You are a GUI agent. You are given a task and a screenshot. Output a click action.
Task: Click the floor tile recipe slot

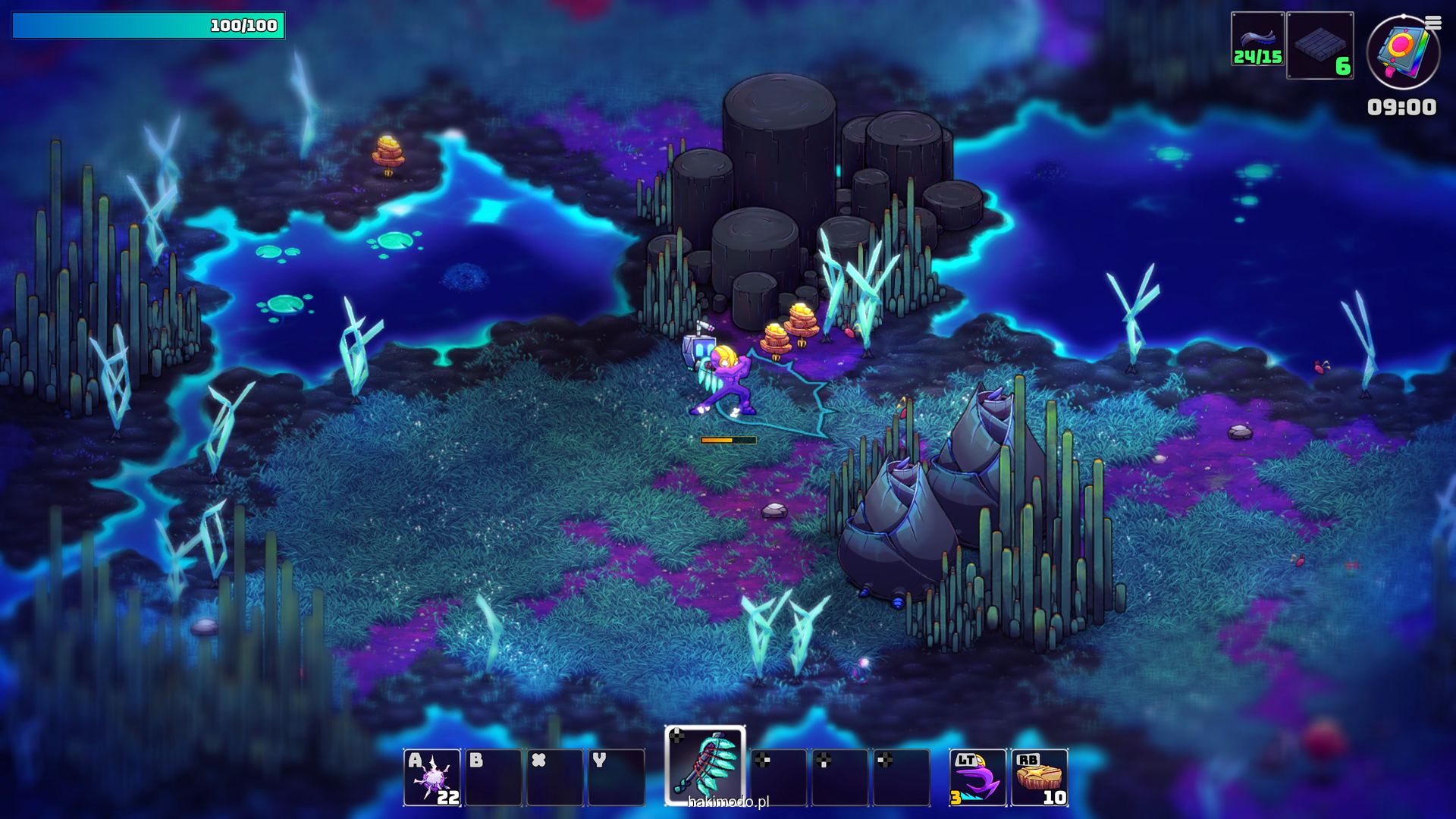click(1320, 45)
